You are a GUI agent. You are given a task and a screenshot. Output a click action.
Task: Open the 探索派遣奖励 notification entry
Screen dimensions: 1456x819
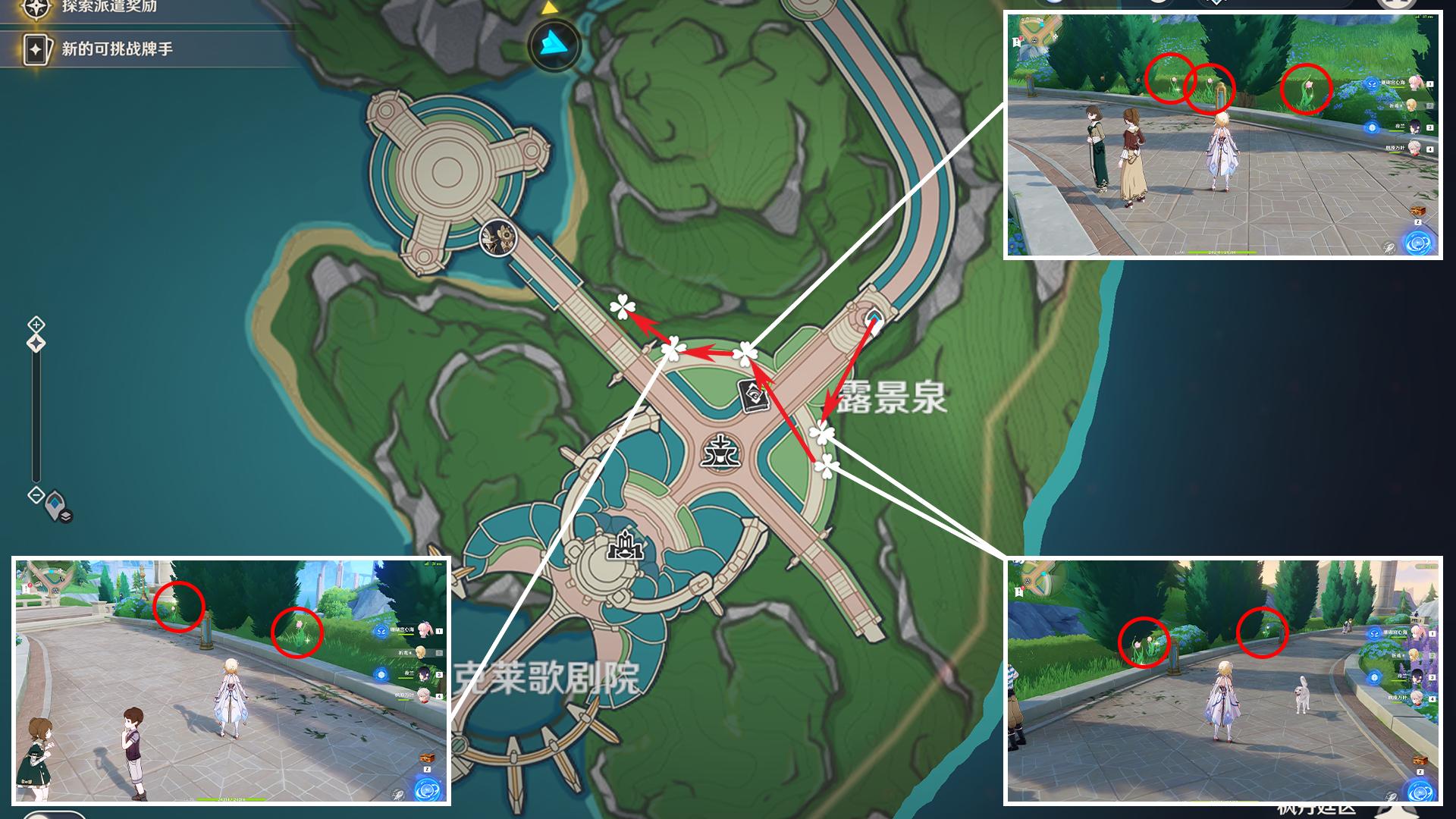pyautogui.click(x=108, y=7)
